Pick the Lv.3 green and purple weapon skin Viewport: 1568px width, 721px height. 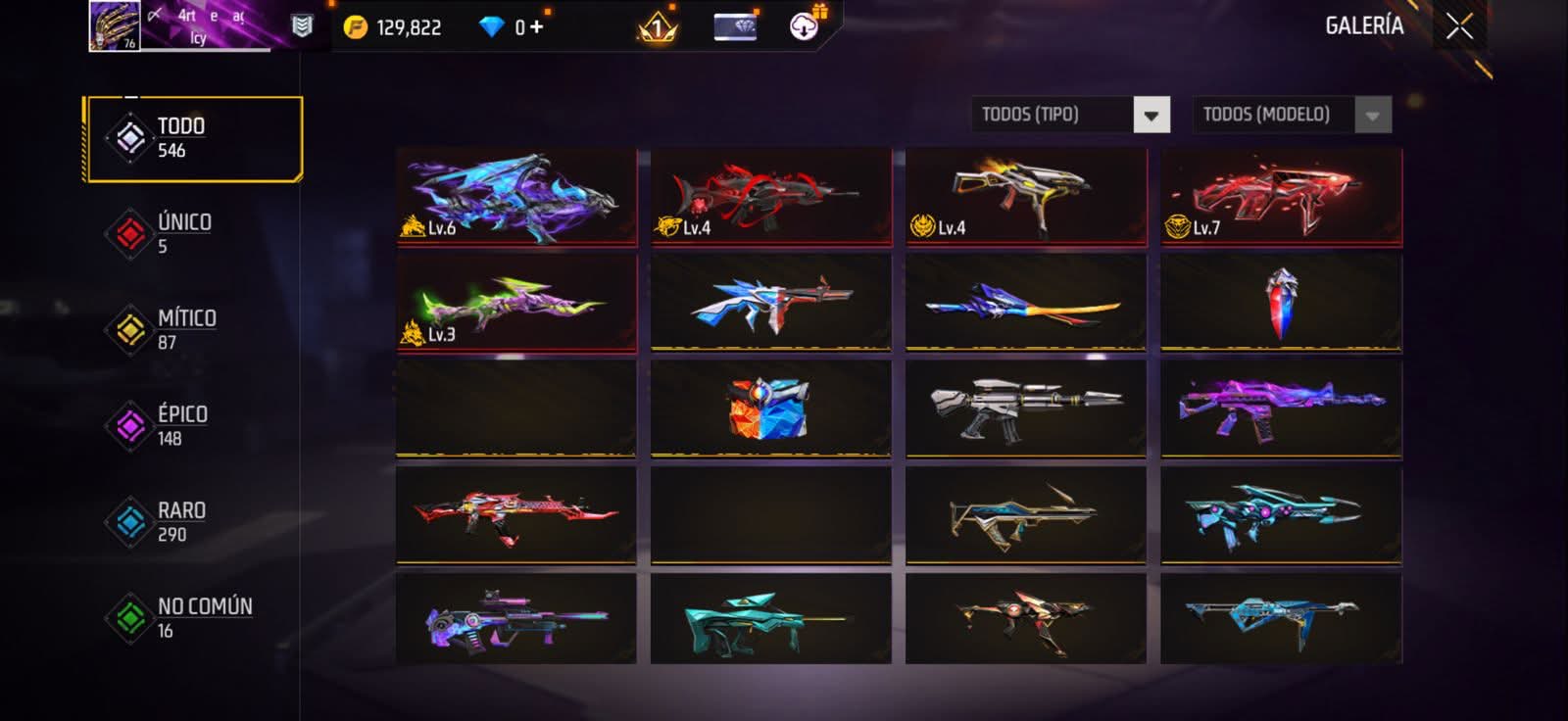click(x=516, y=303)
